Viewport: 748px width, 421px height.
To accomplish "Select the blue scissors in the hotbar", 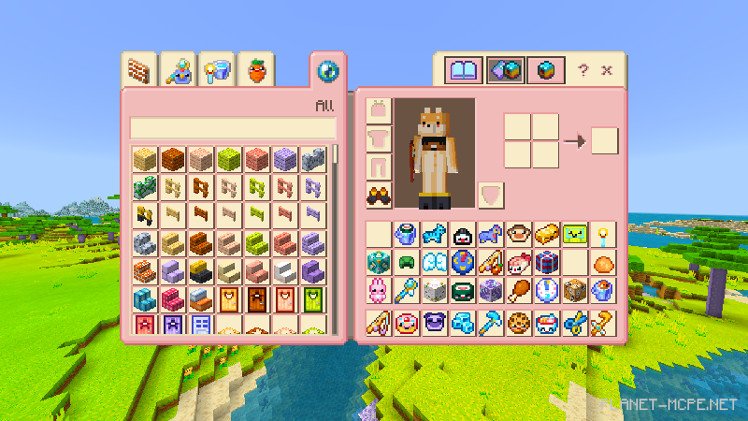I will (574, 322).
